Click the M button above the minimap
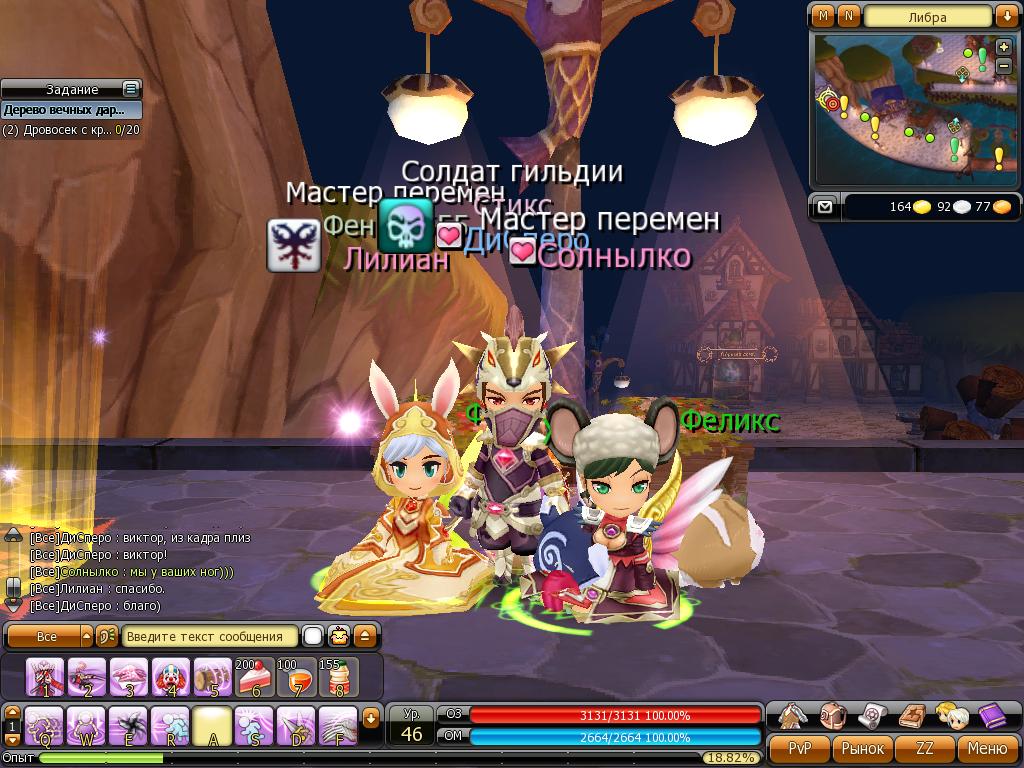This screenshot has width=1024, height=768. (823, 16)
